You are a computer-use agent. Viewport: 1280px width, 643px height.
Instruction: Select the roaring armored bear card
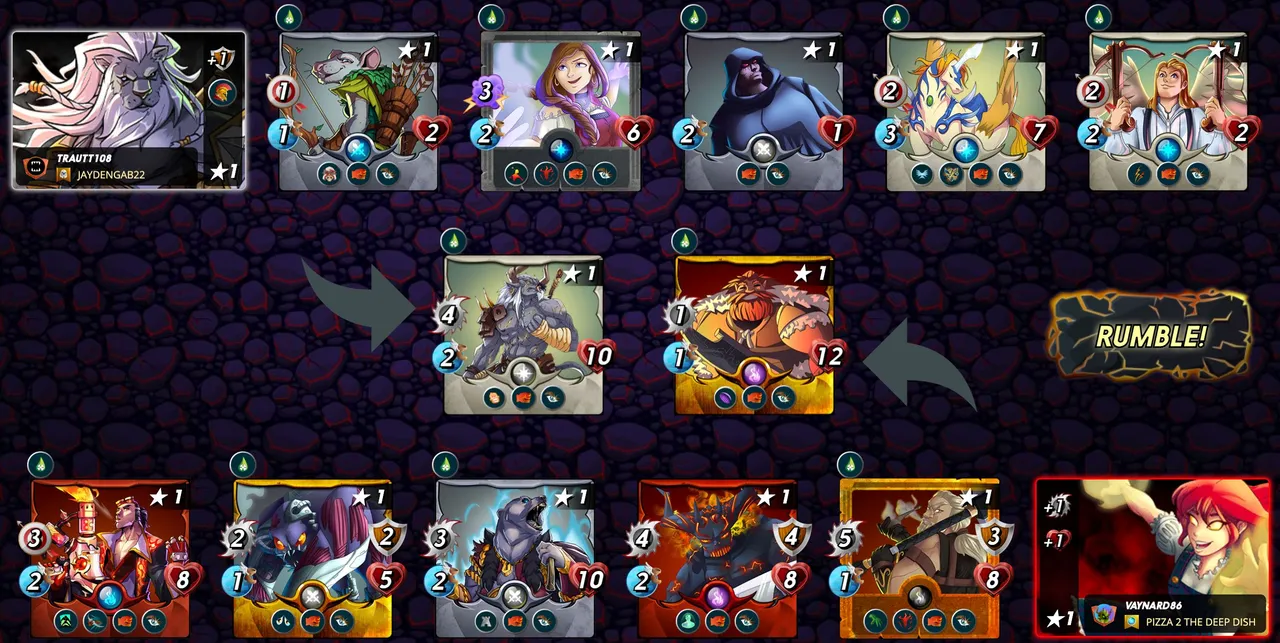coord(515,557)
